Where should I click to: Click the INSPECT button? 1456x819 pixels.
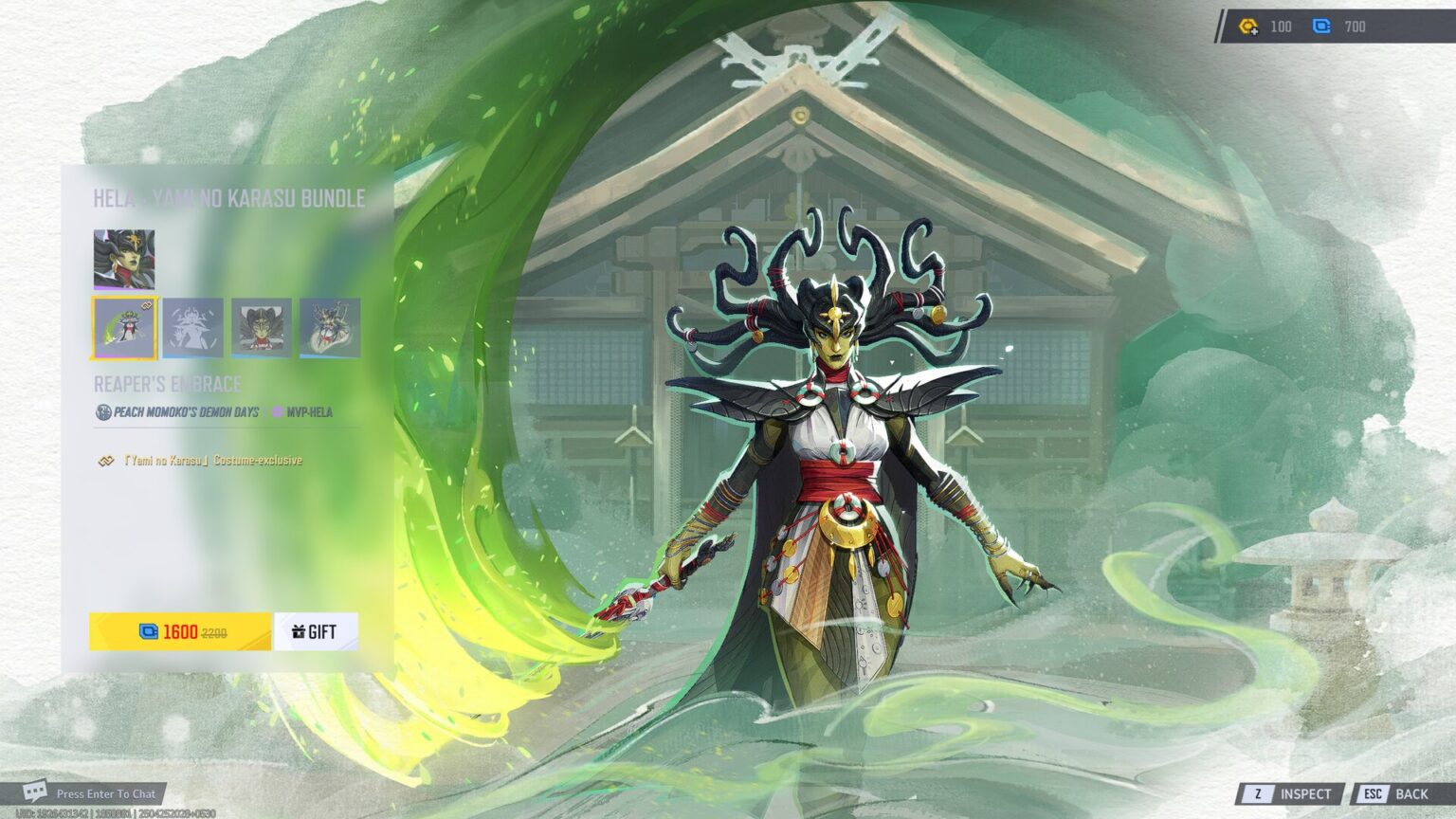1305,793
